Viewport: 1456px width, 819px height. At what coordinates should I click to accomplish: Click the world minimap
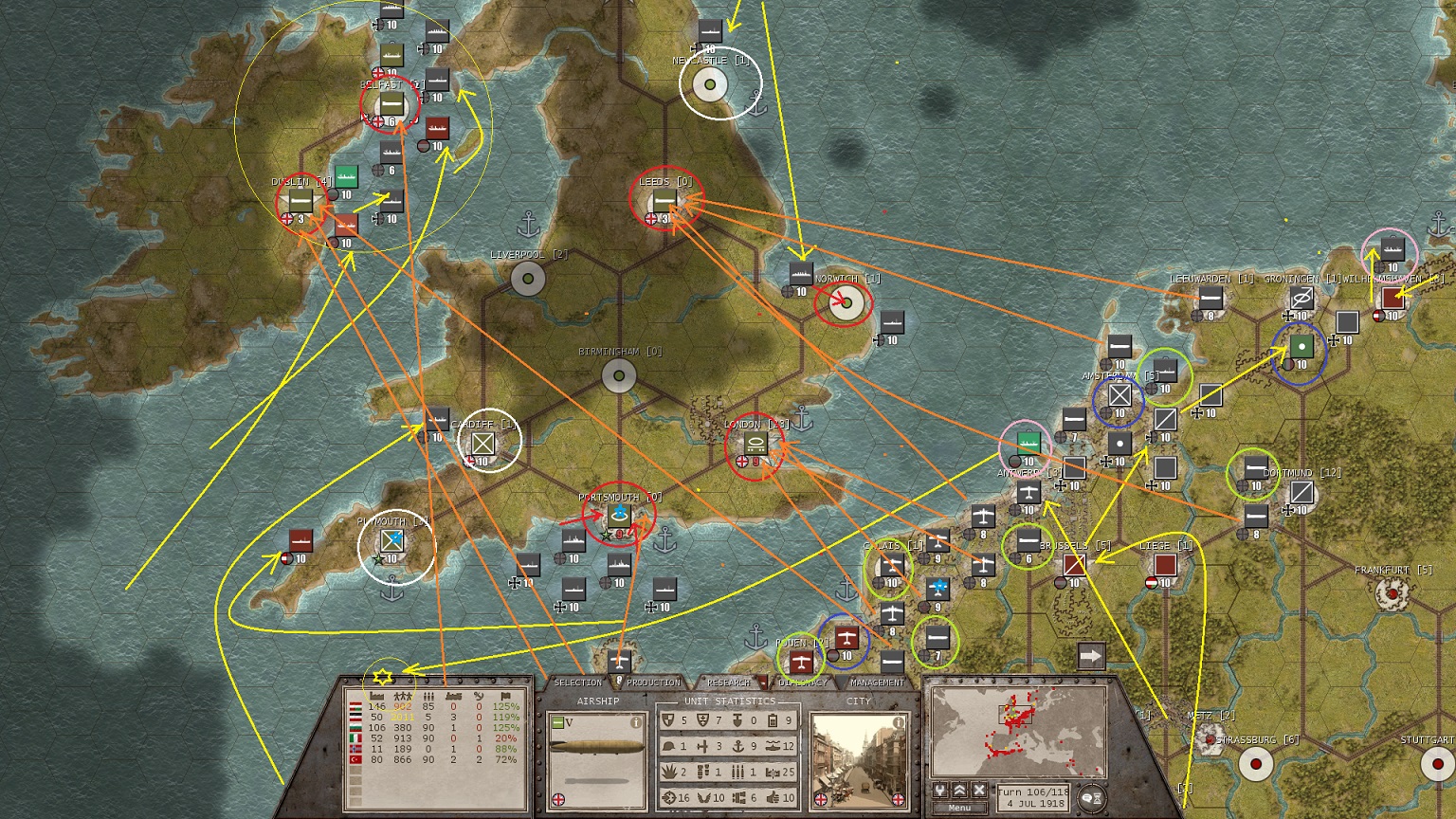coord(1019,730)
